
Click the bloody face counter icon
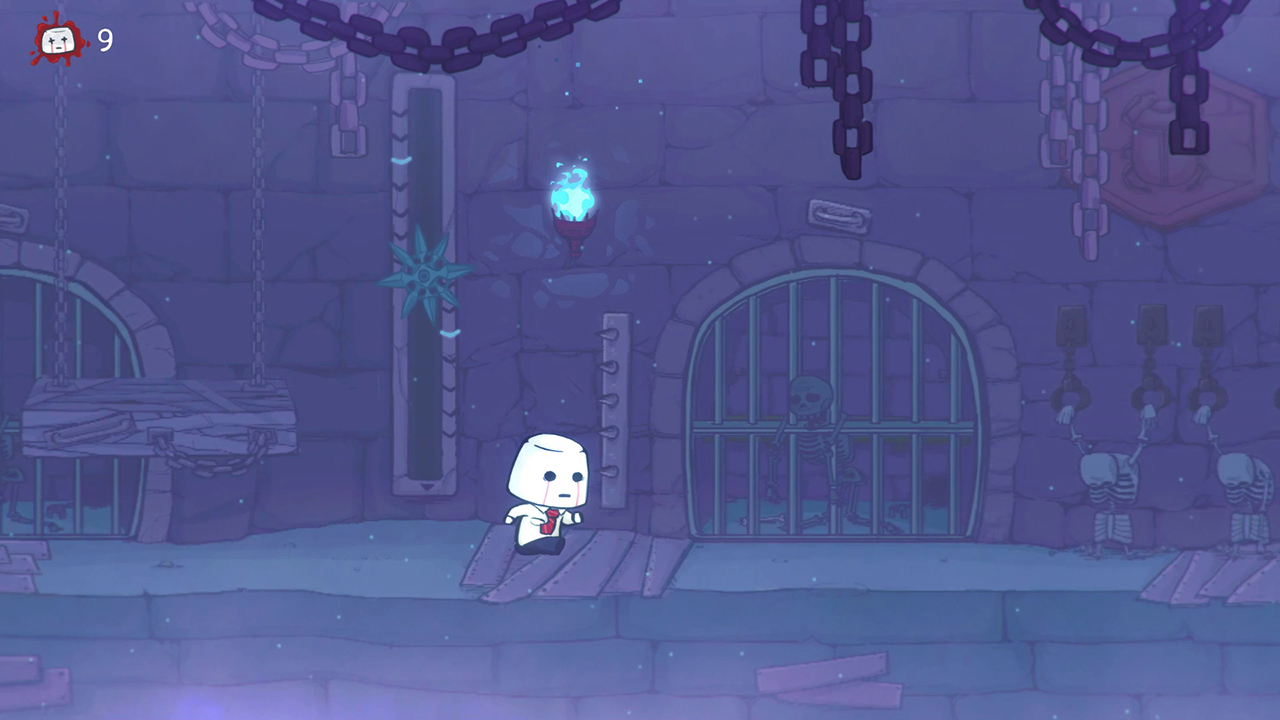[57, 42]
